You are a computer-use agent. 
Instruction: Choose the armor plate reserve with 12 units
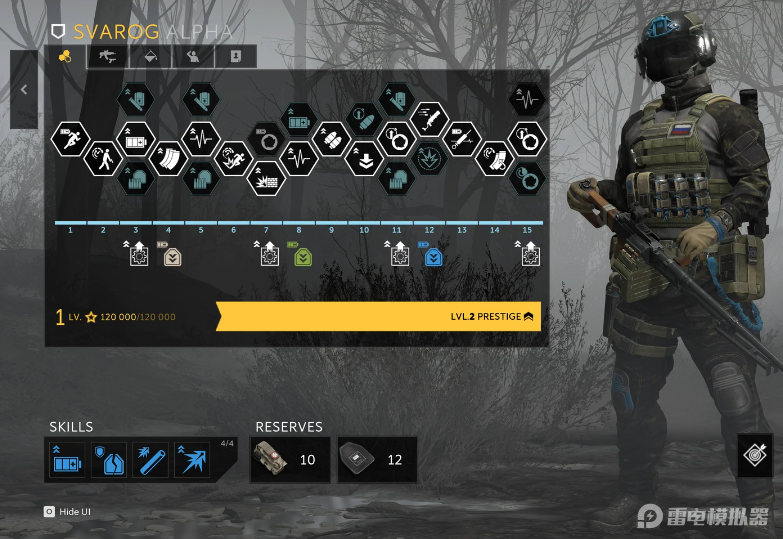click(377, 460)
